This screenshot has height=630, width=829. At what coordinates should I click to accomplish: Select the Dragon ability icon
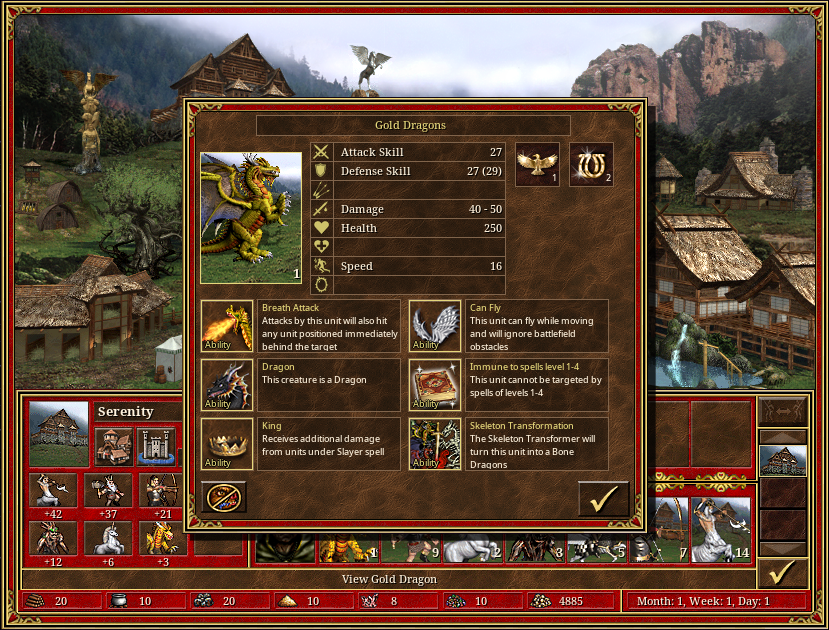point(227,385)
